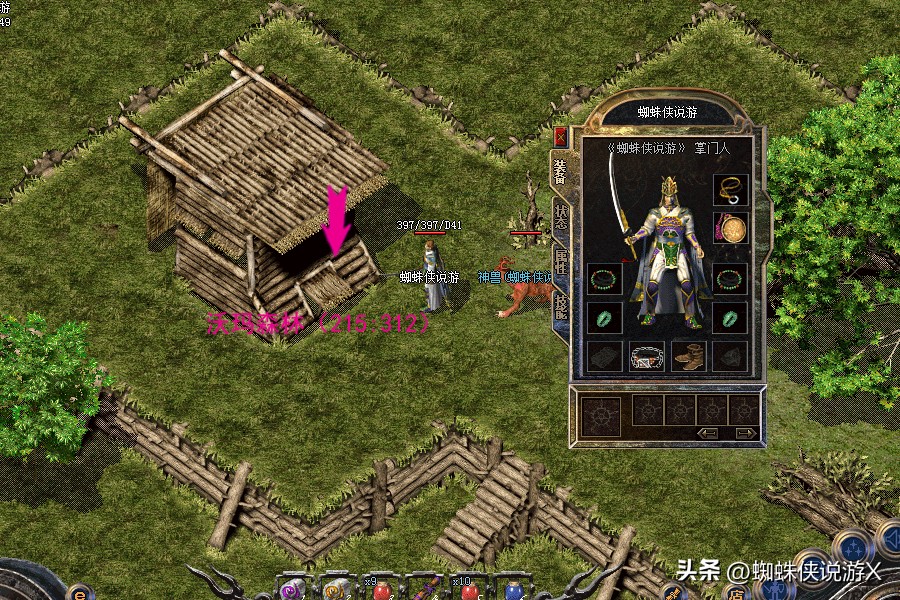Switch to the 装备 equipment tab

point(560,171)
